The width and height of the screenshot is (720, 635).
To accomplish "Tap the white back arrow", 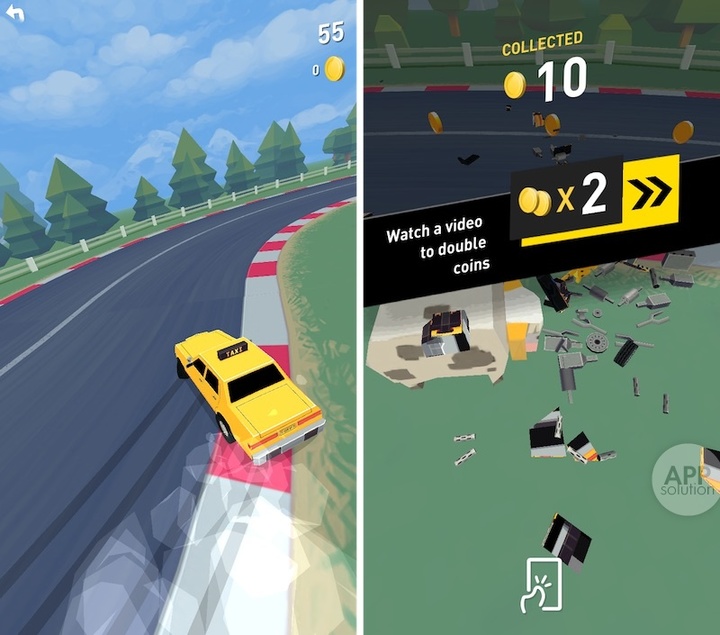I will 15,14.
